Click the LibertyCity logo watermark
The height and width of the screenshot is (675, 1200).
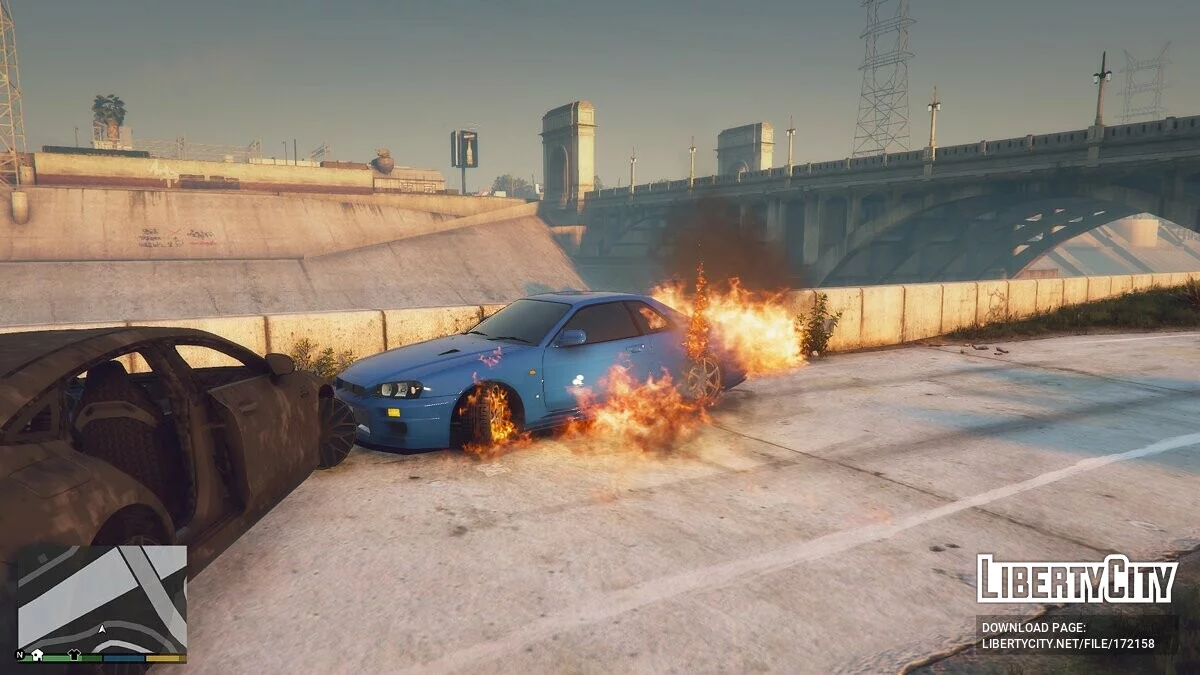[x=1076, y=579]
